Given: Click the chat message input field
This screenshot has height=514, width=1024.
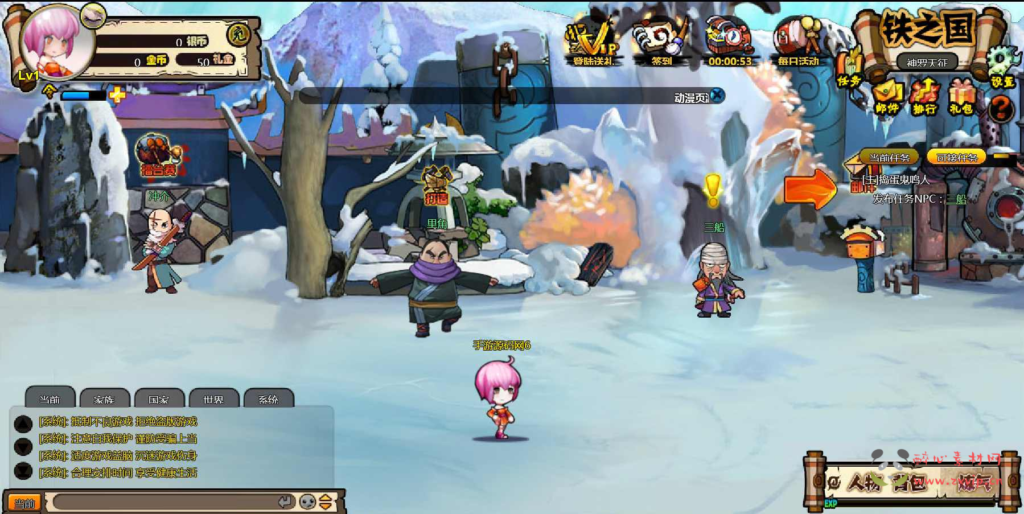Looking at the screenshot, I should 165,501.
